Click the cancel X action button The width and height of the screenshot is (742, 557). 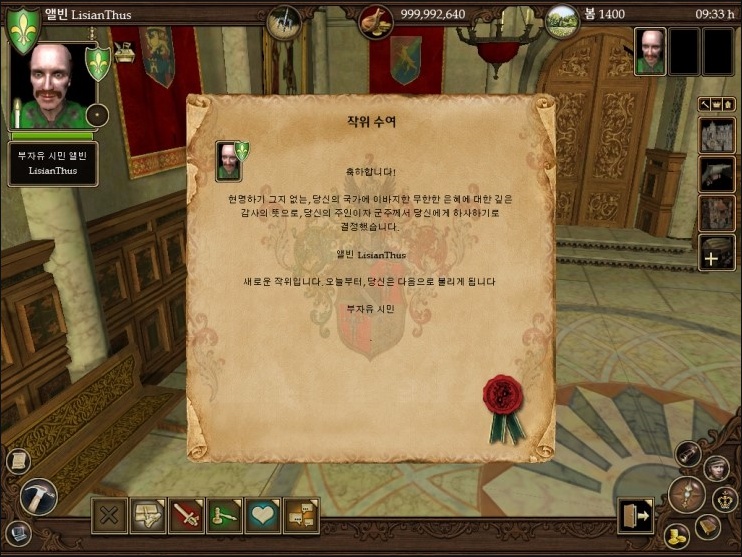[110, 516]
